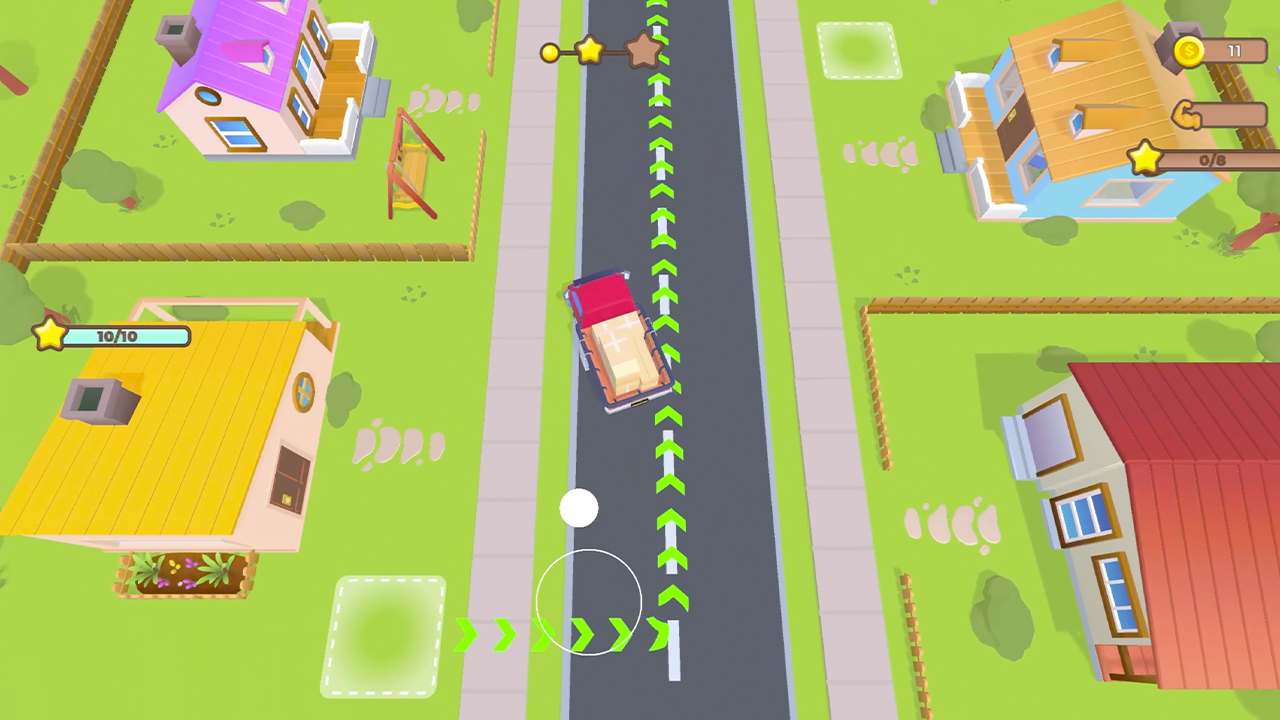Click the 10/10 progress bar
Image resolution: width=1280 pixels, height=720 pixels.
click(120, 336)
